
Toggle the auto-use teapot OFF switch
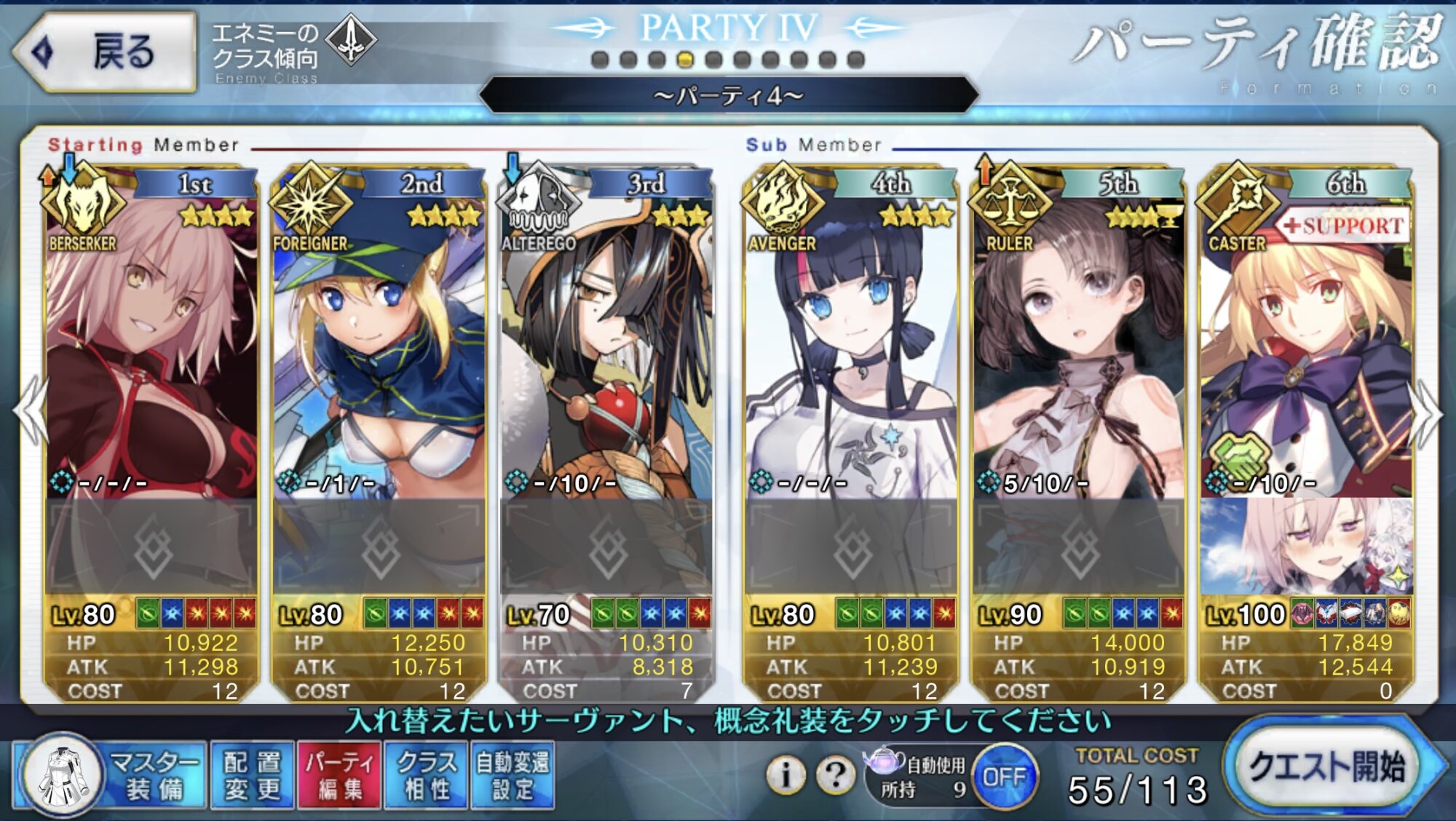click(x=1005, y=777)
